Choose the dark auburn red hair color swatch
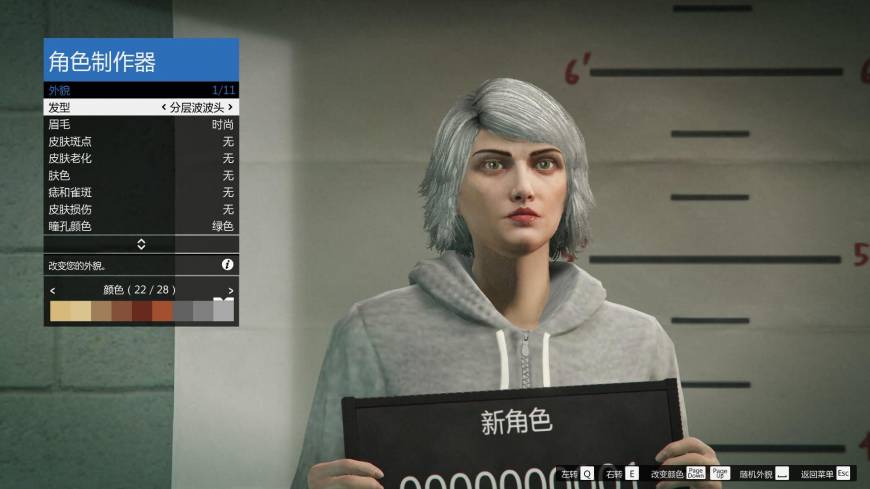Screen dimensions: 870x489 (142, 311)
